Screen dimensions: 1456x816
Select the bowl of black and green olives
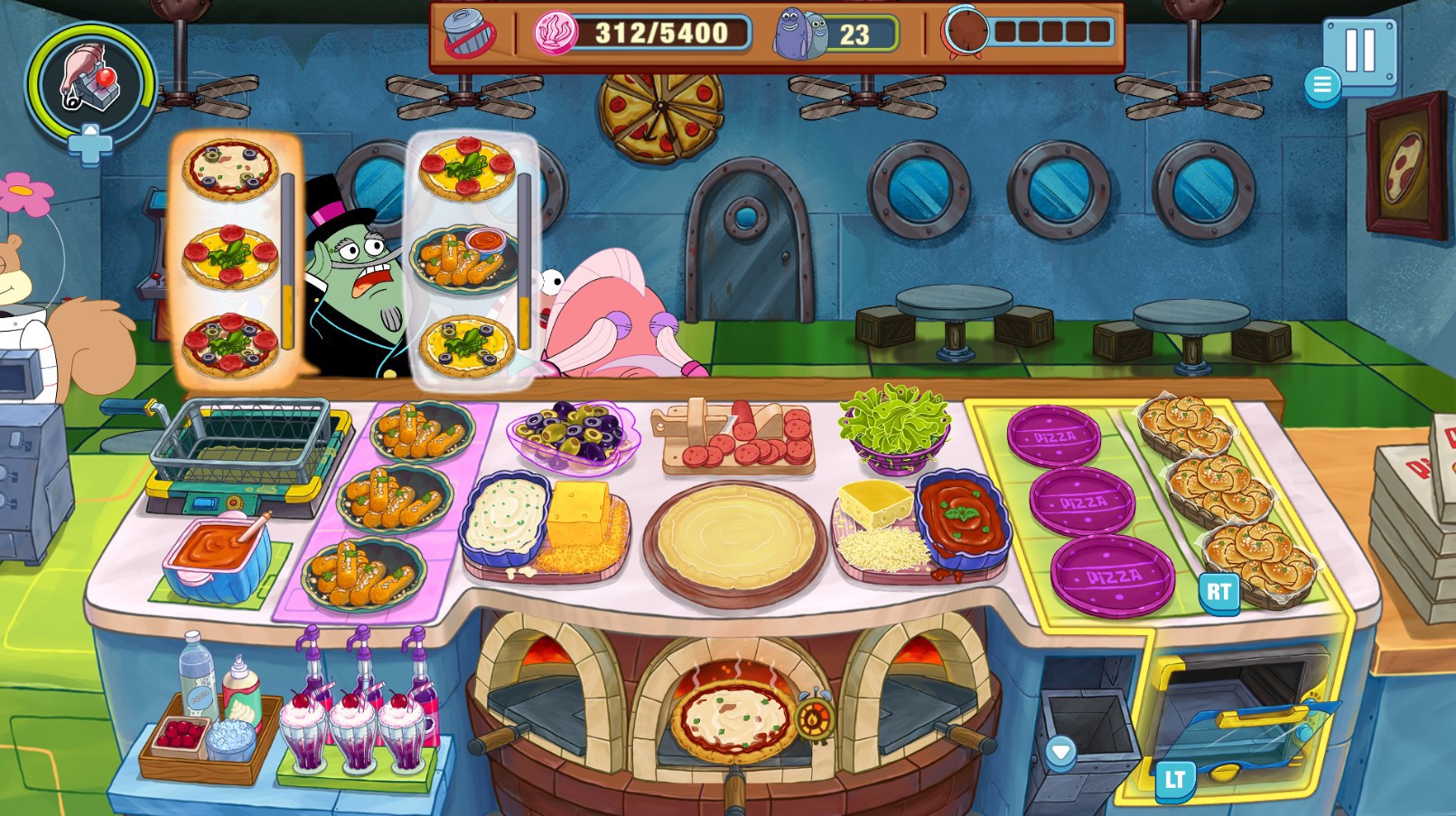(x=571, y=432)
